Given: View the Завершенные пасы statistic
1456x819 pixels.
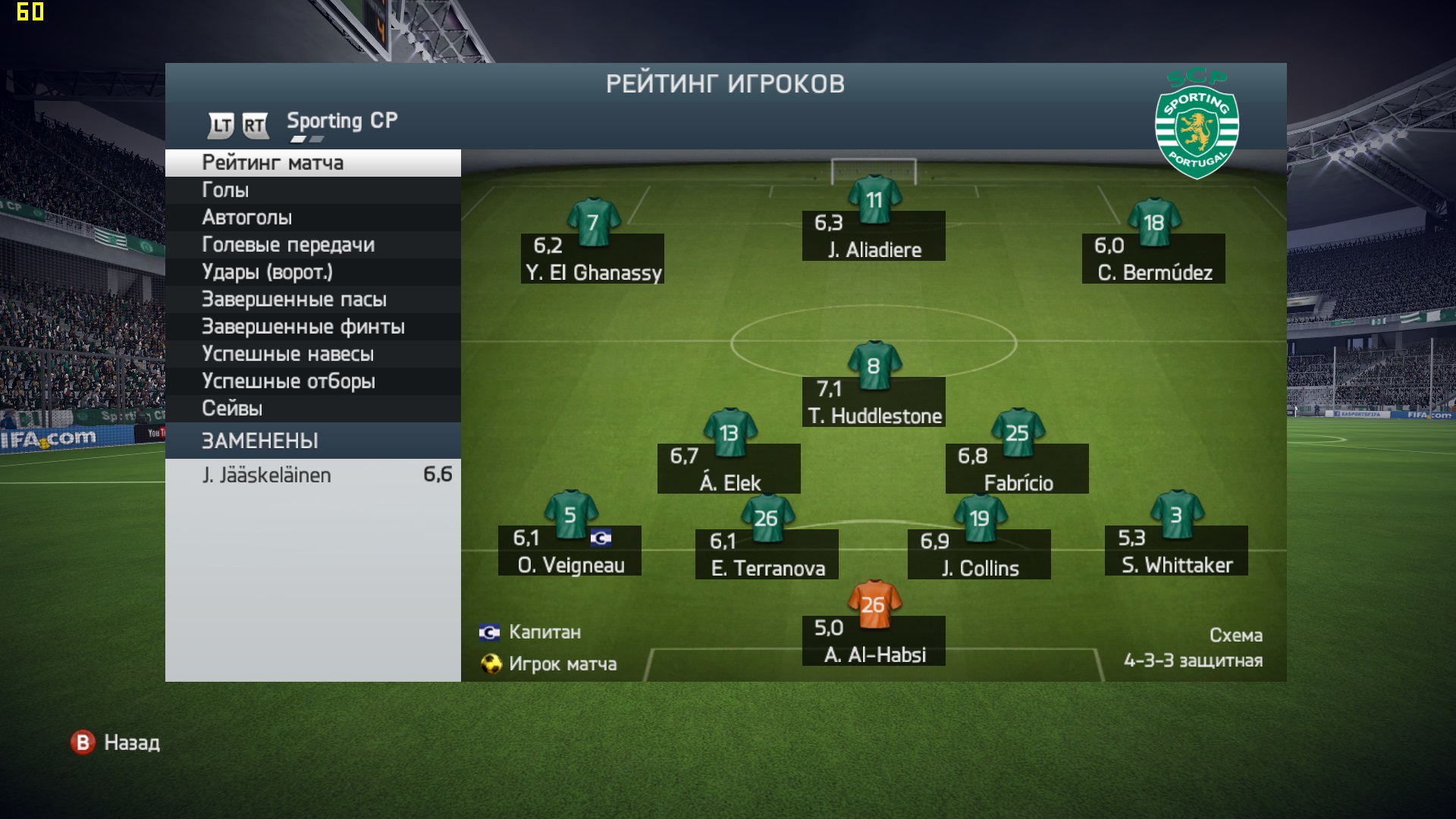Looking at the screenshot, I should tap(312, 300).
